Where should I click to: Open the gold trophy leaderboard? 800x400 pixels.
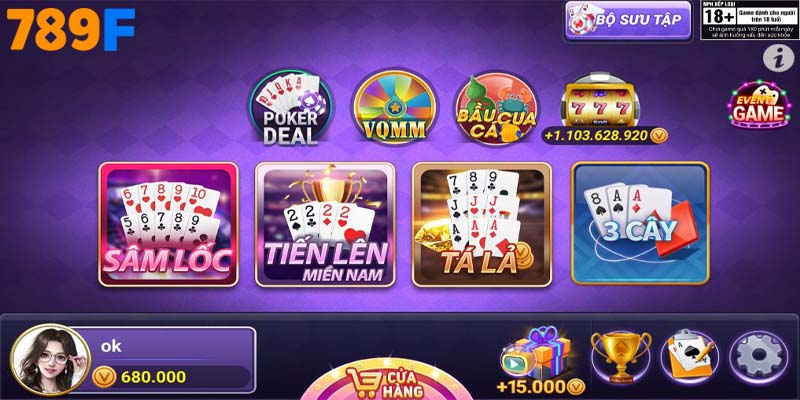620,357
